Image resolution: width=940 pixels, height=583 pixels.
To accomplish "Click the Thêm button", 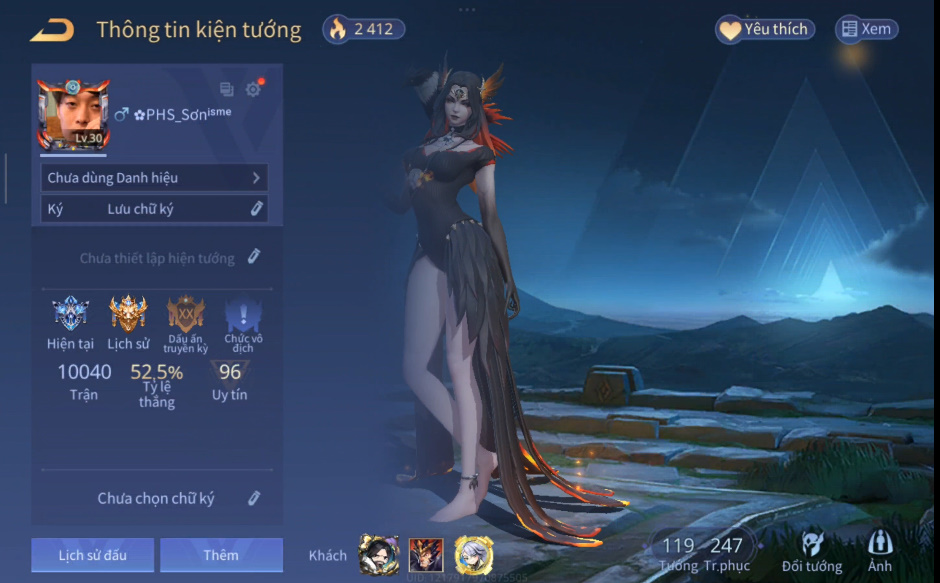I will pyautogui.click(x=221, y=555).
